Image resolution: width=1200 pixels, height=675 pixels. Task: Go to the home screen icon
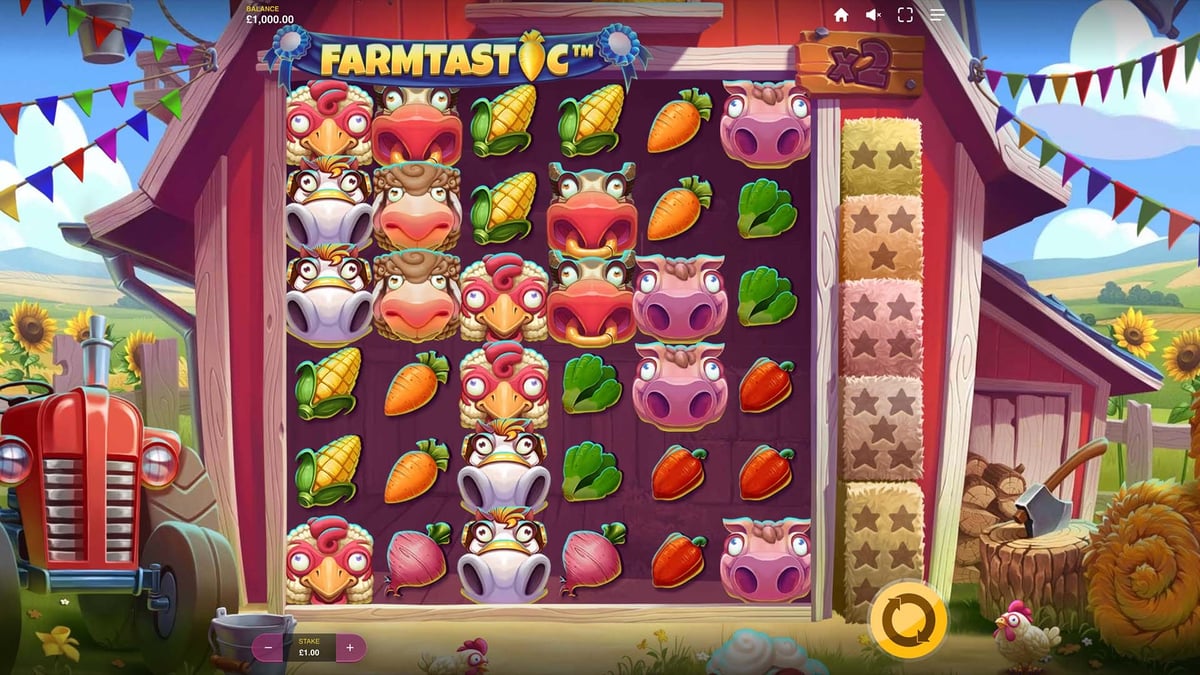(x=841, y=15)
